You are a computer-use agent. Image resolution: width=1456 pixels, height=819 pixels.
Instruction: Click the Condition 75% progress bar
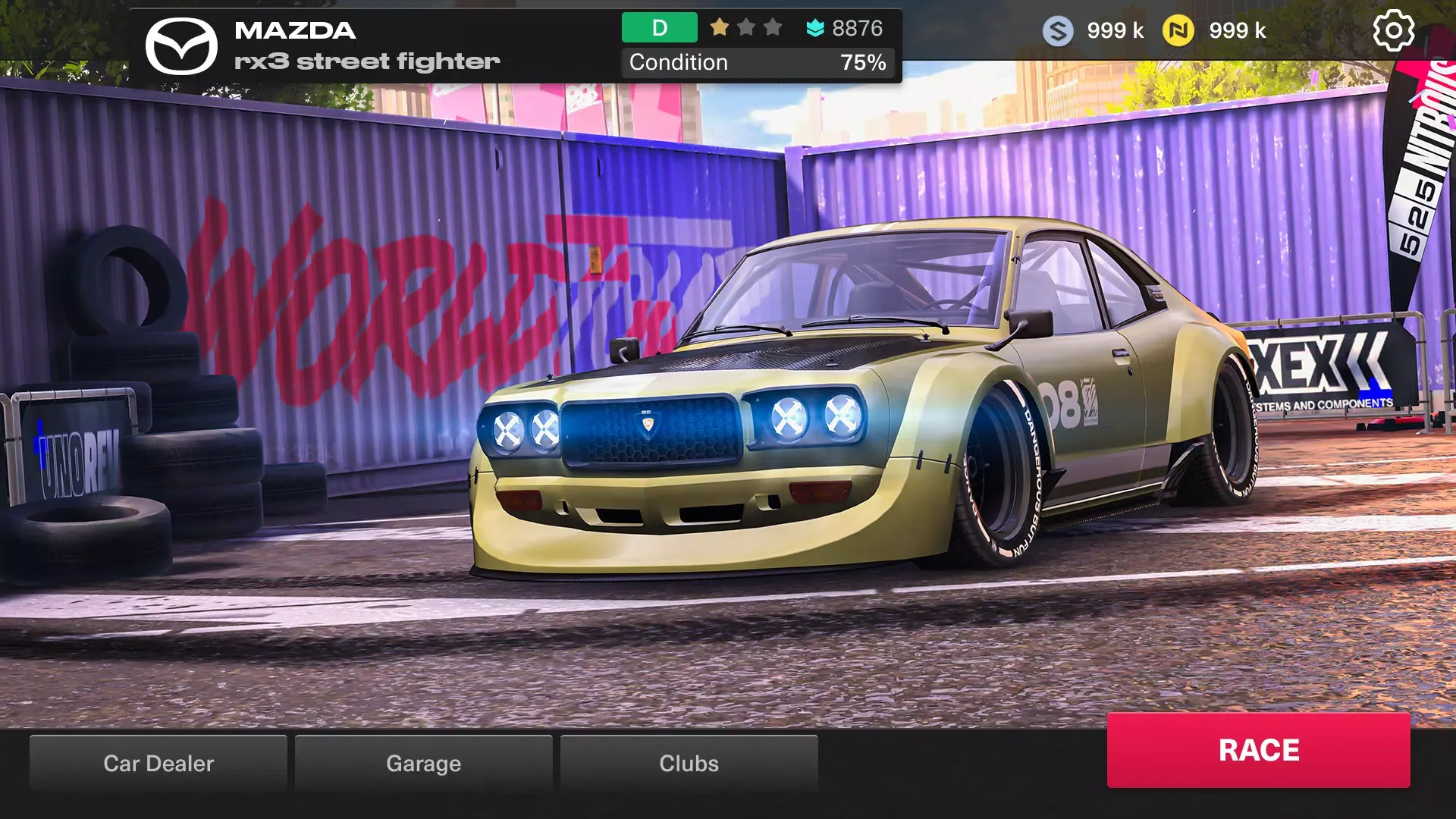point(757,62)
